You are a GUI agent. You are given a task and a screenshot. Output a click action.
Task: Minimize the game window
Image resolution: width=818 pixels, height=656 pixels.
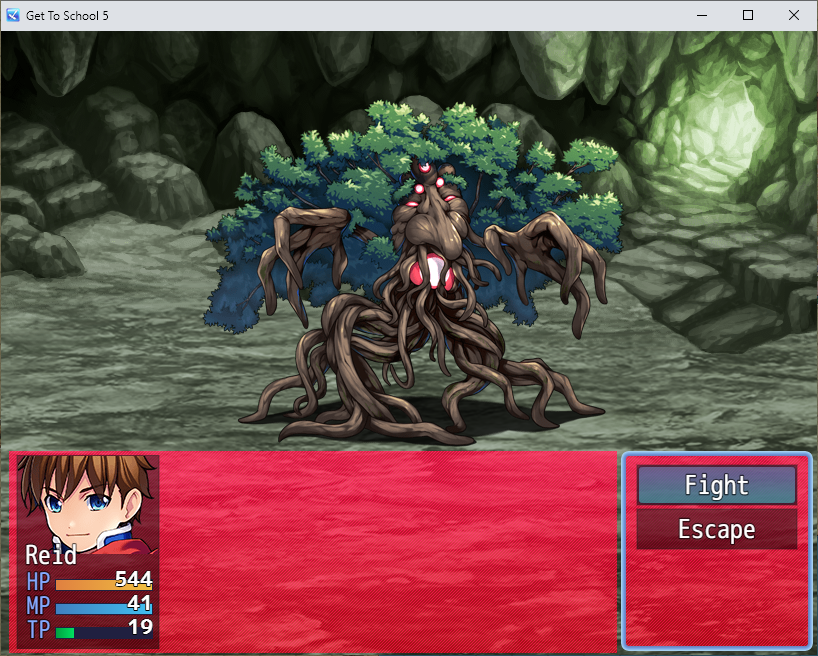pyautogui.click(x=702, y=15)
